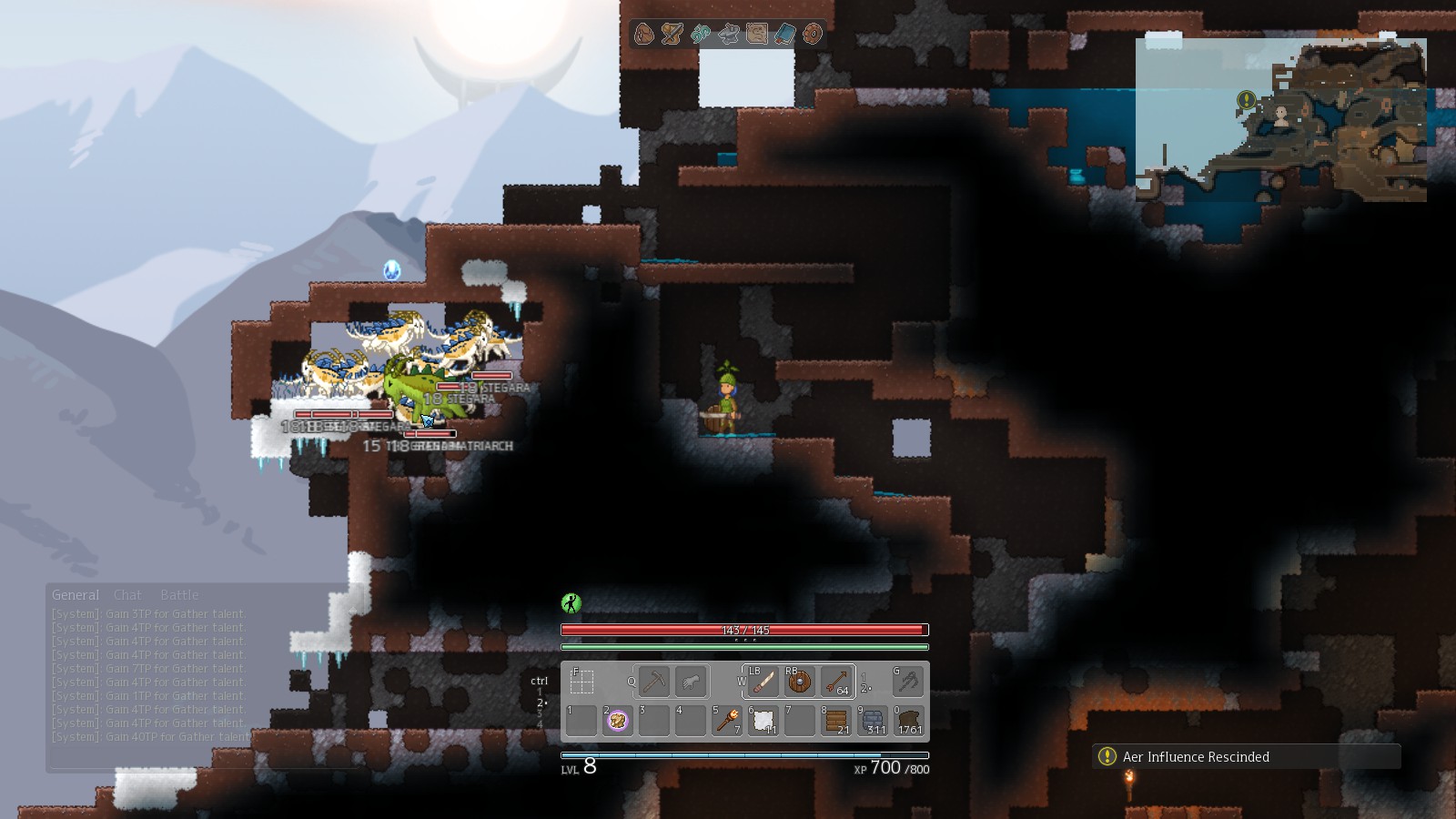This screenshot has height=819, width=1456.
Task: Click the minimap in the corner
Action: tap(1280, 118)
